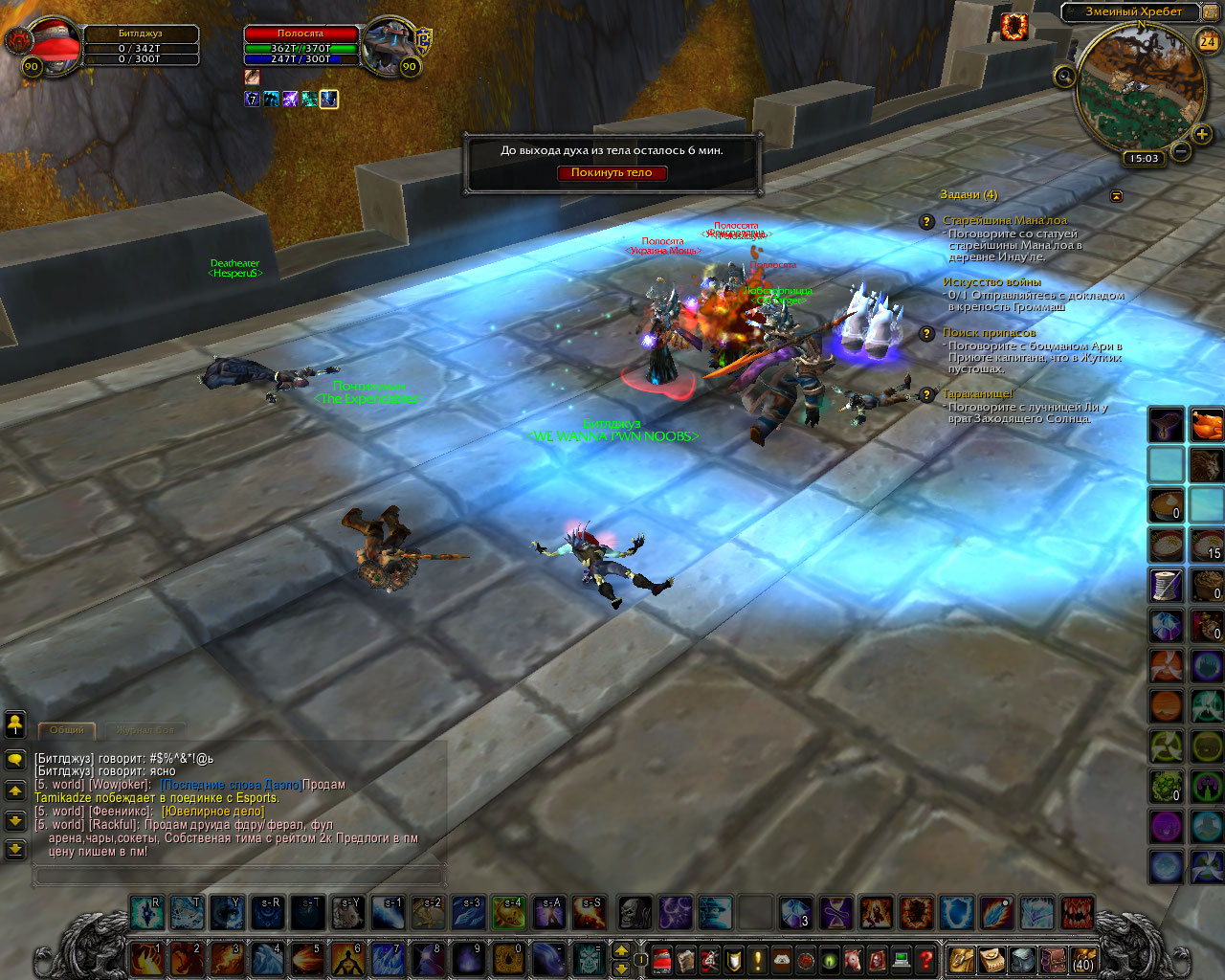Open the quest log exclamation mark icon
The image size is (1225, 980).
pyautogui.click(x=758, y=959)
